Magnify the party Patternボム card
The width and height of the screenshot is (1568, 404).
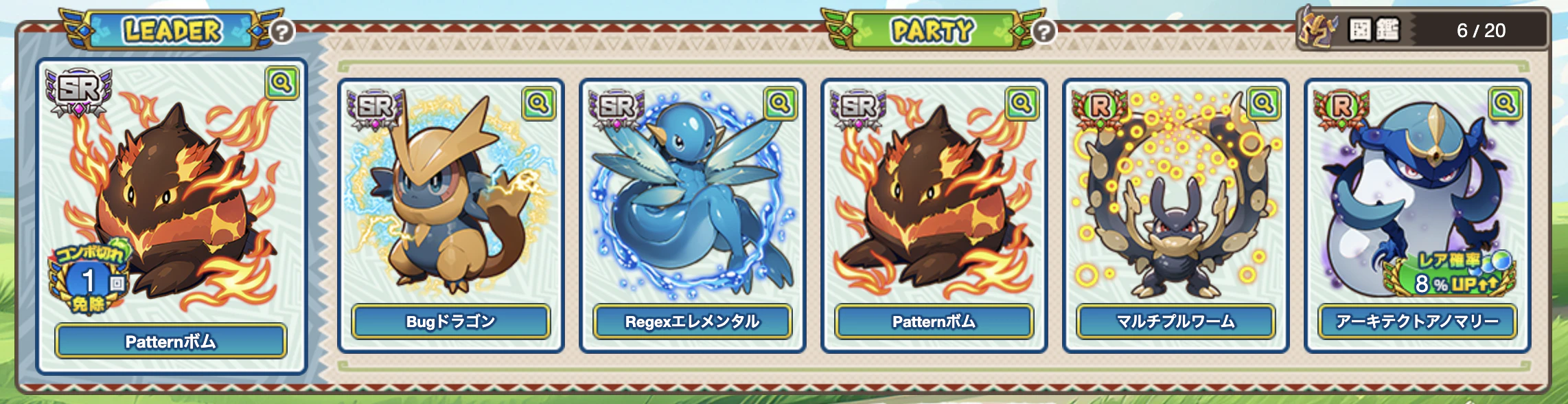[1022, 104]
